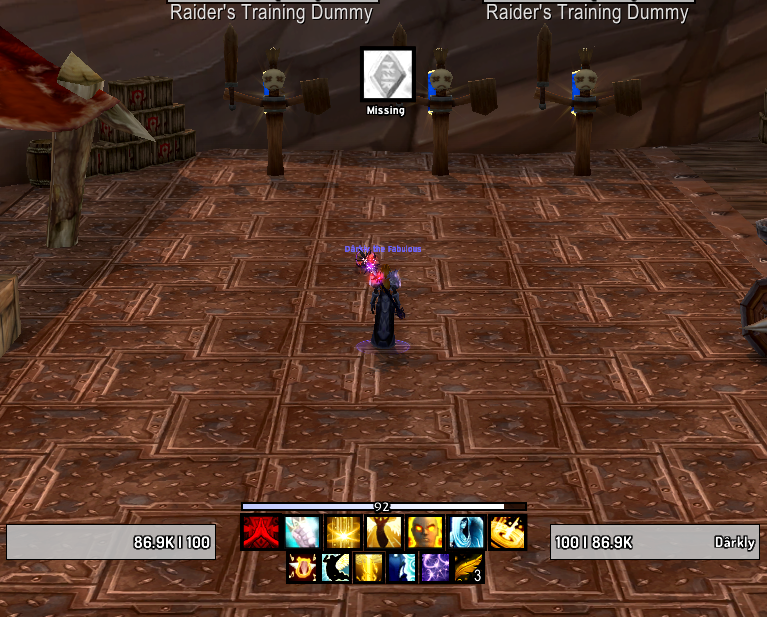The image size is (767, 617).
Task: Click the Missing rune buff reminder icon
Action: pyautogui.click(x=387, y=74)
